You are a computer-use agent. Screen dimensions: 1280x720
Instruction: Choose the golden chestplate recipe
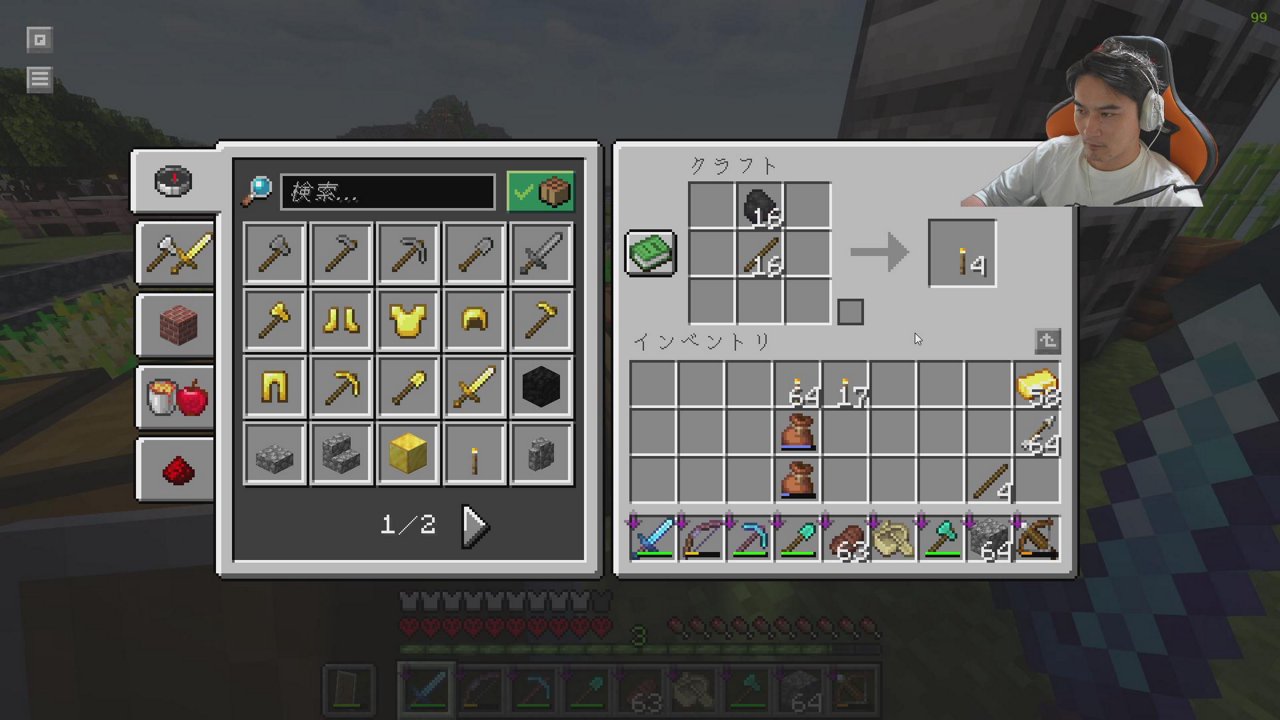click(408, 320)
